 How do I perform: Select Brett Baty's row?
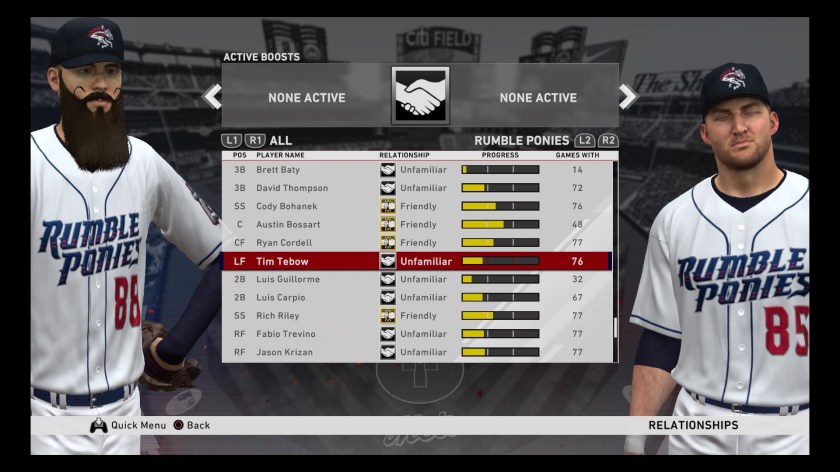pyautogui.click(x=416, y=170)
